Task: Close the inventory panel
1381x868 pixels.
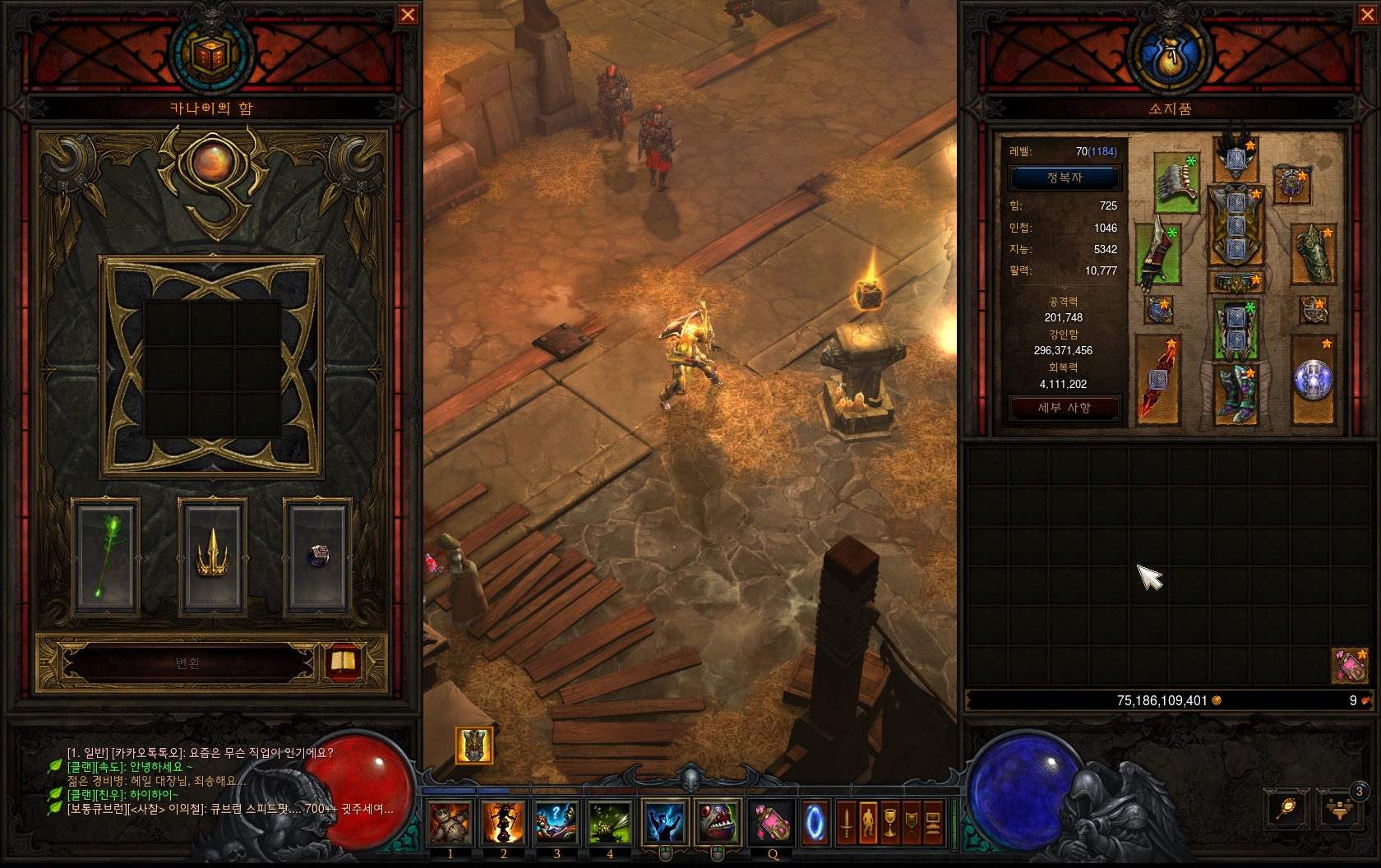Action: pos(1367,15)
